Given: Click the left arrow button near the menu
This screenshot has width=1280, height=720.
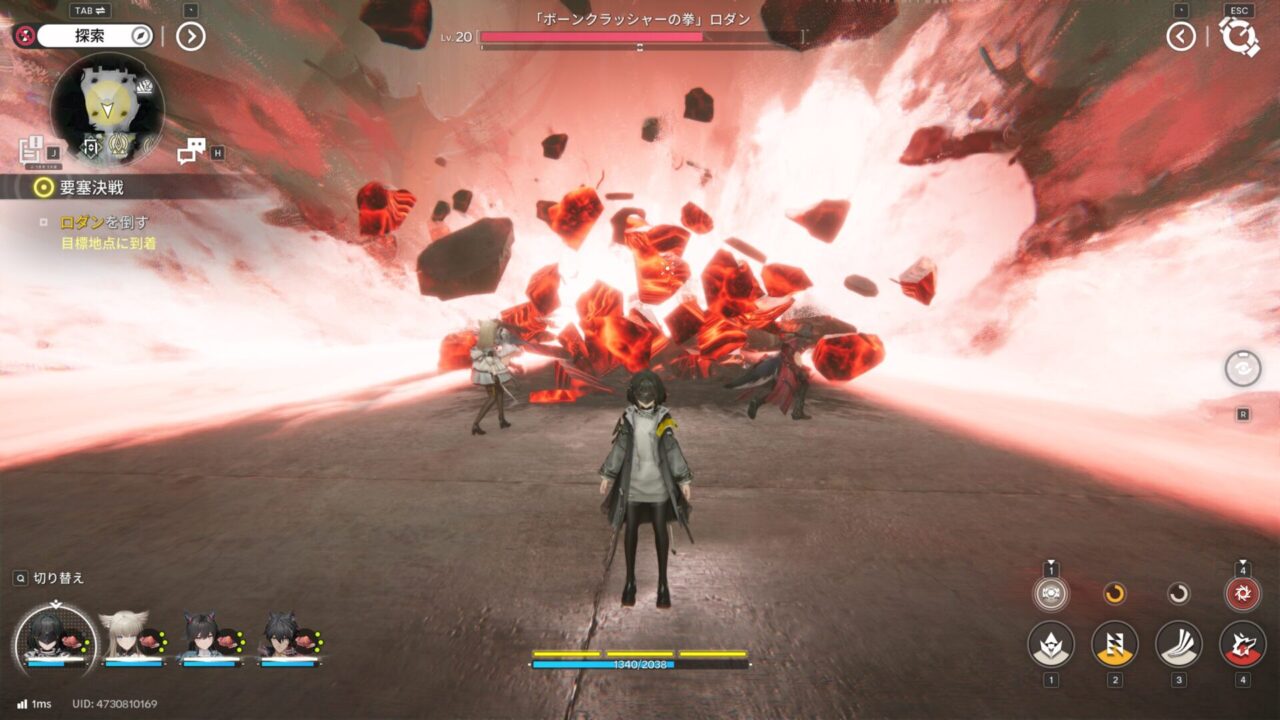Looking at the screenshot, I should pyautogui.click(x=1181, y=37).
